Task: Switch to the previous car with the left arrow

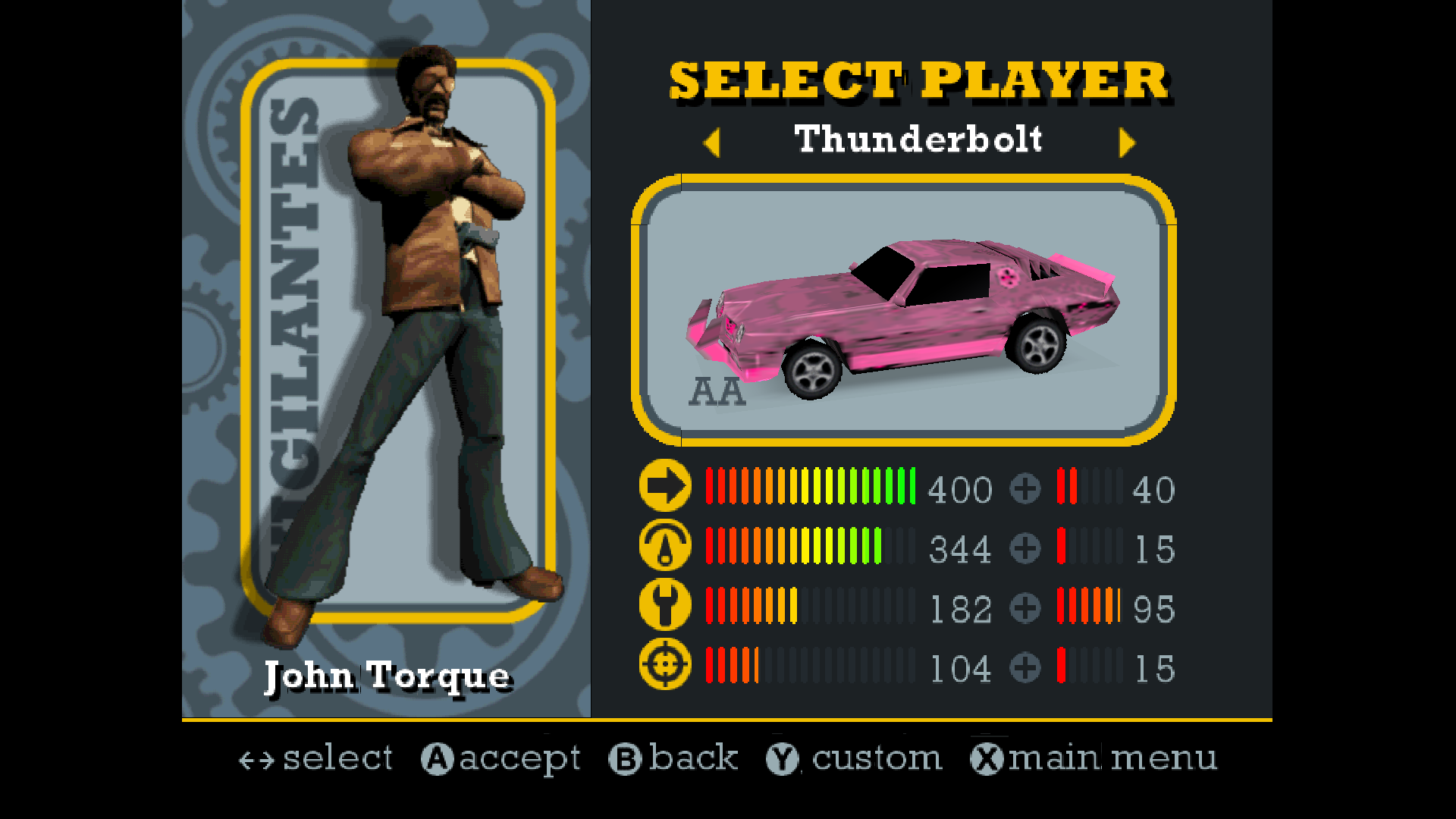Action: click(x=711, y=143)
